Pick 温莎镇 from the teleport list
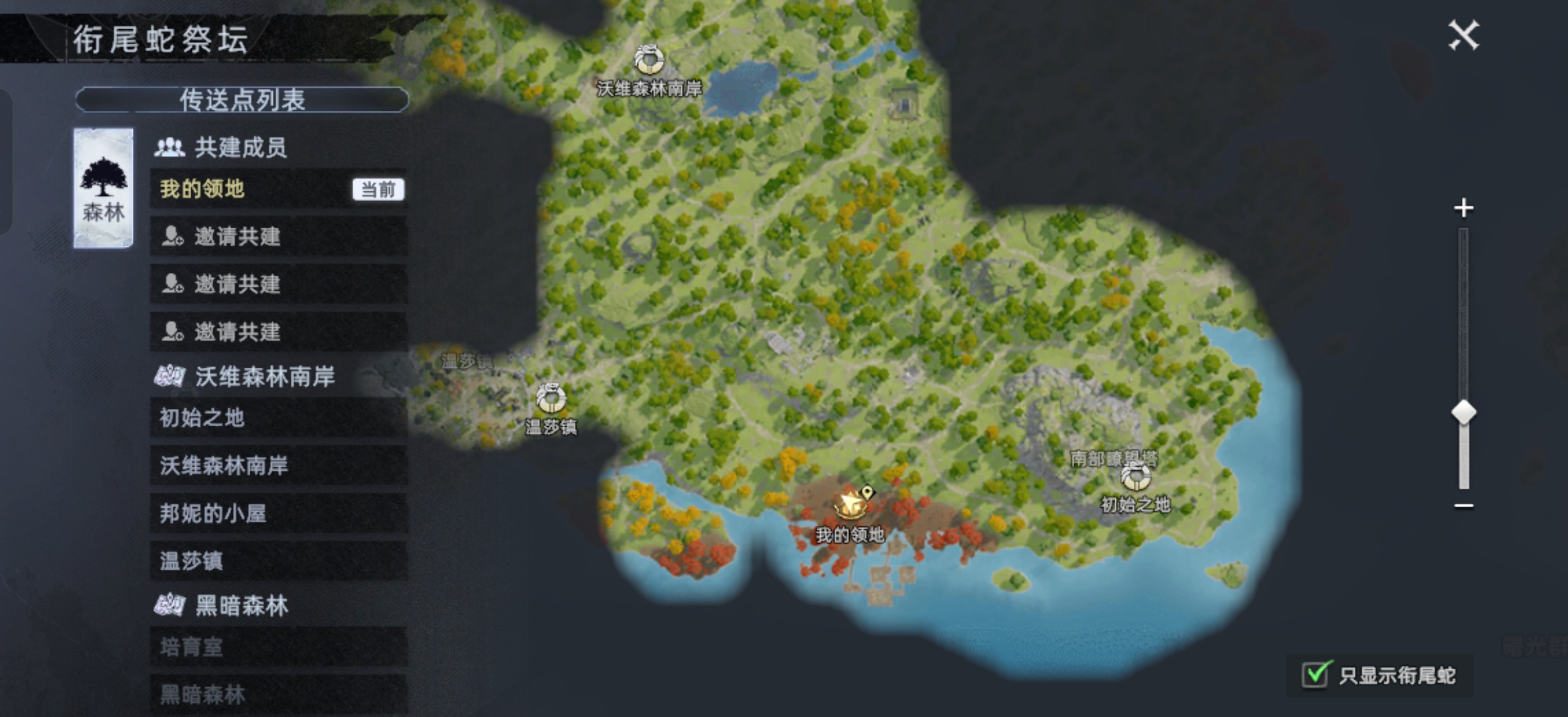This screenshot has width=1568, height=717. click(279, 561)
